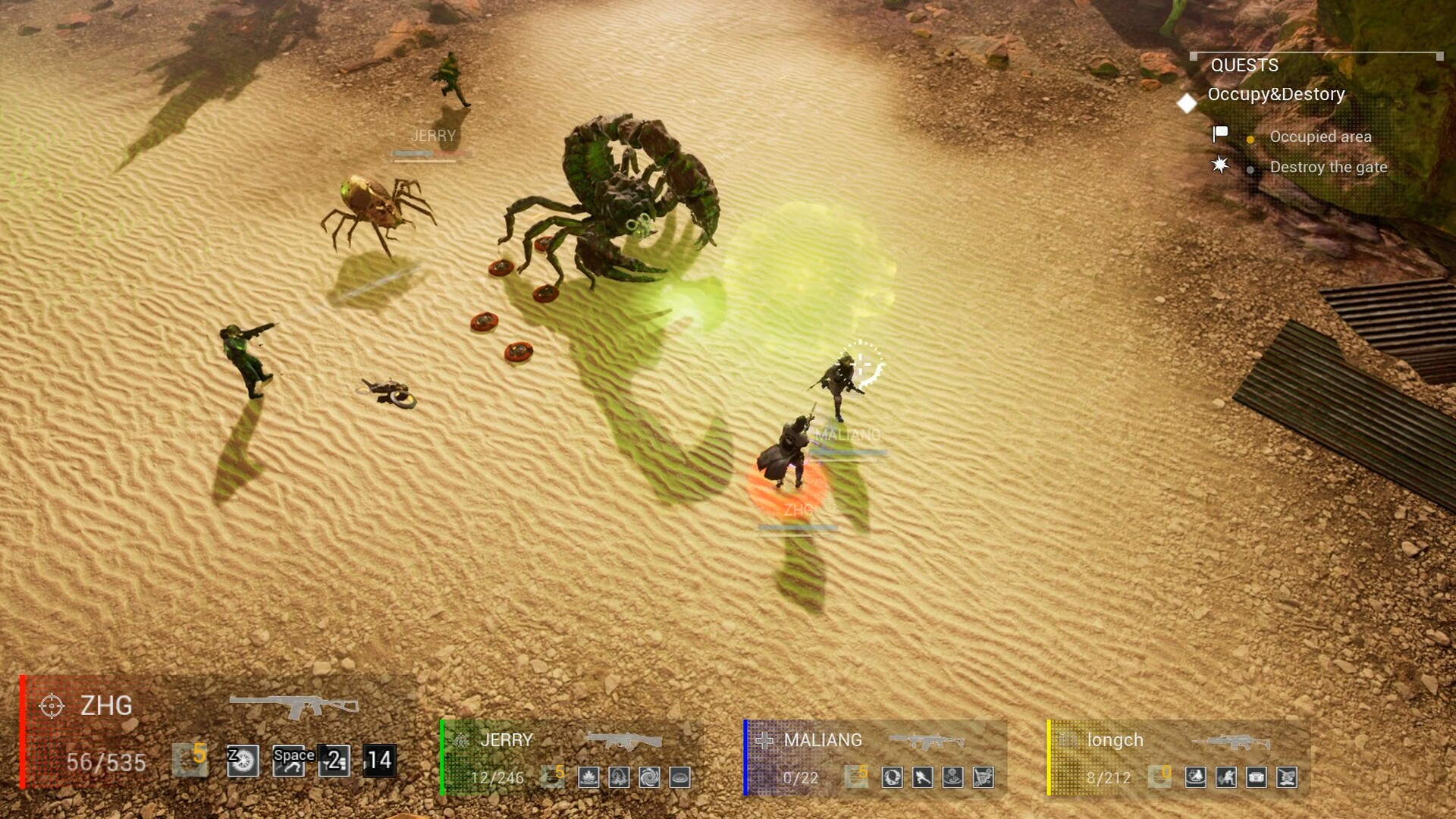Select ZHG's grenade slot showing 5

click(x=190, y=761)
